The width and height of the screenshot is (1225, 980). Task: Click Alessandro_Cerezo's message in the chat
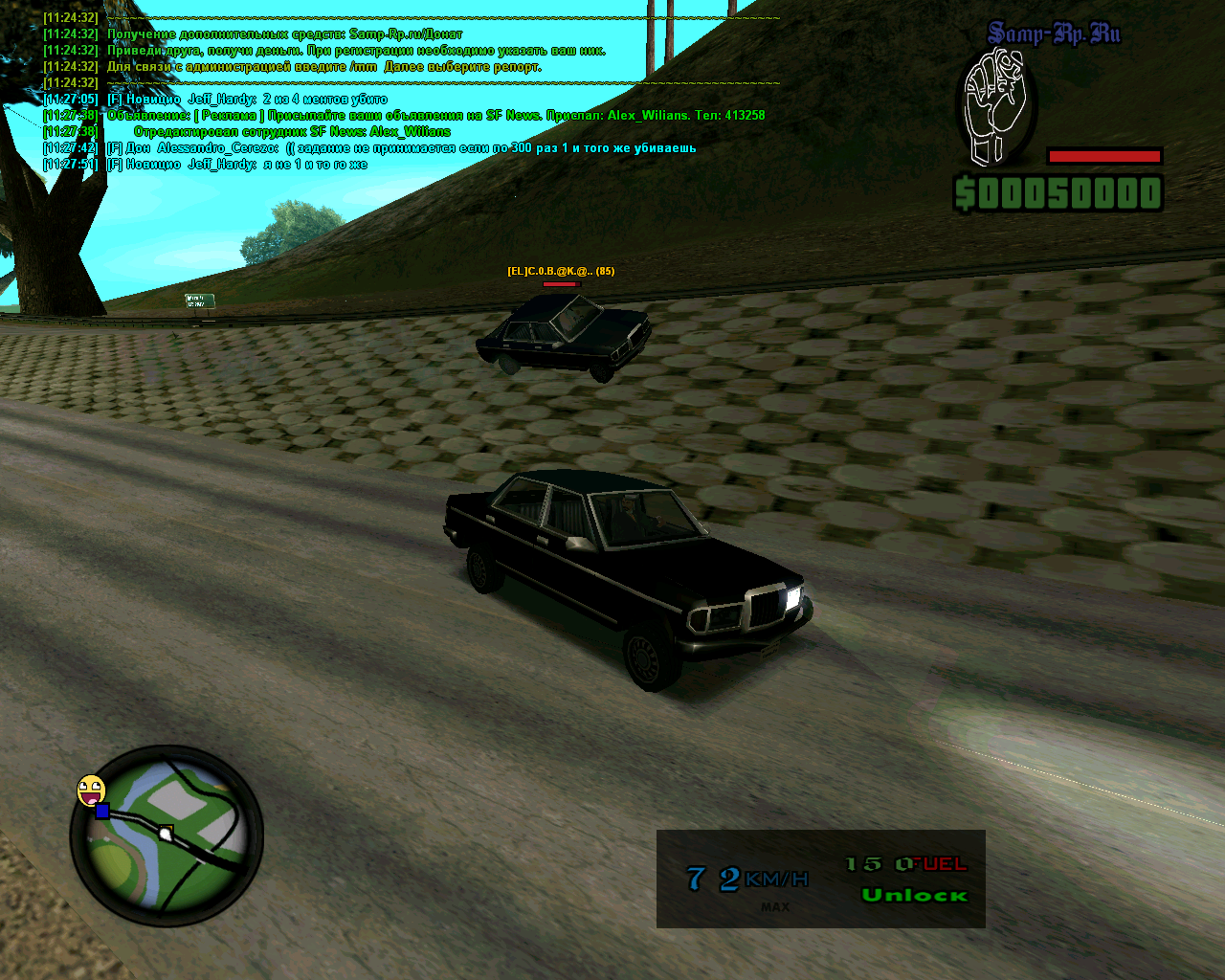(x=402, y=148)
